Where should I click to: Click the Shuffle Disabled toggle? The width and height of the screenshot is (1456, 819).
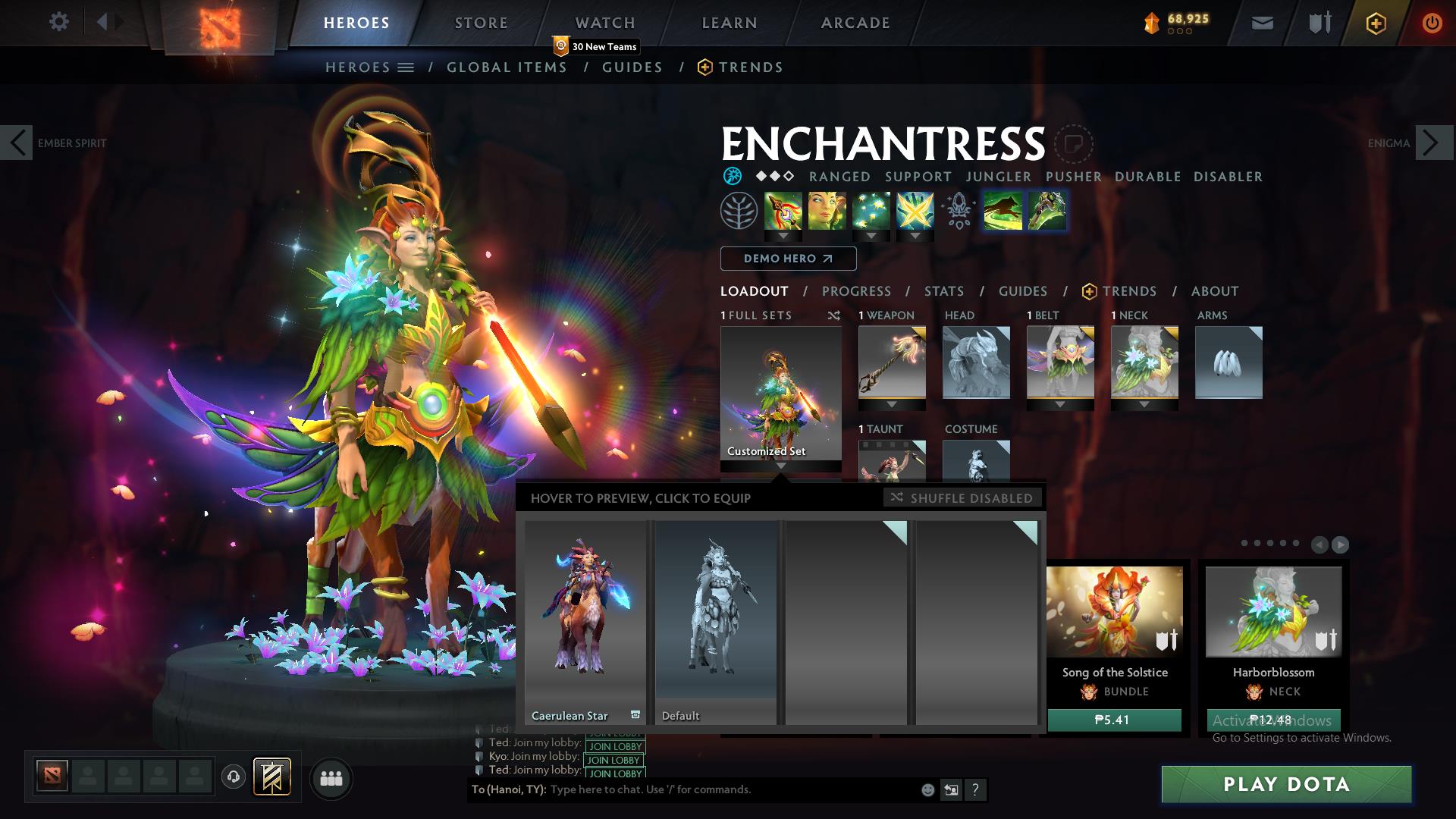pos(962,498)
